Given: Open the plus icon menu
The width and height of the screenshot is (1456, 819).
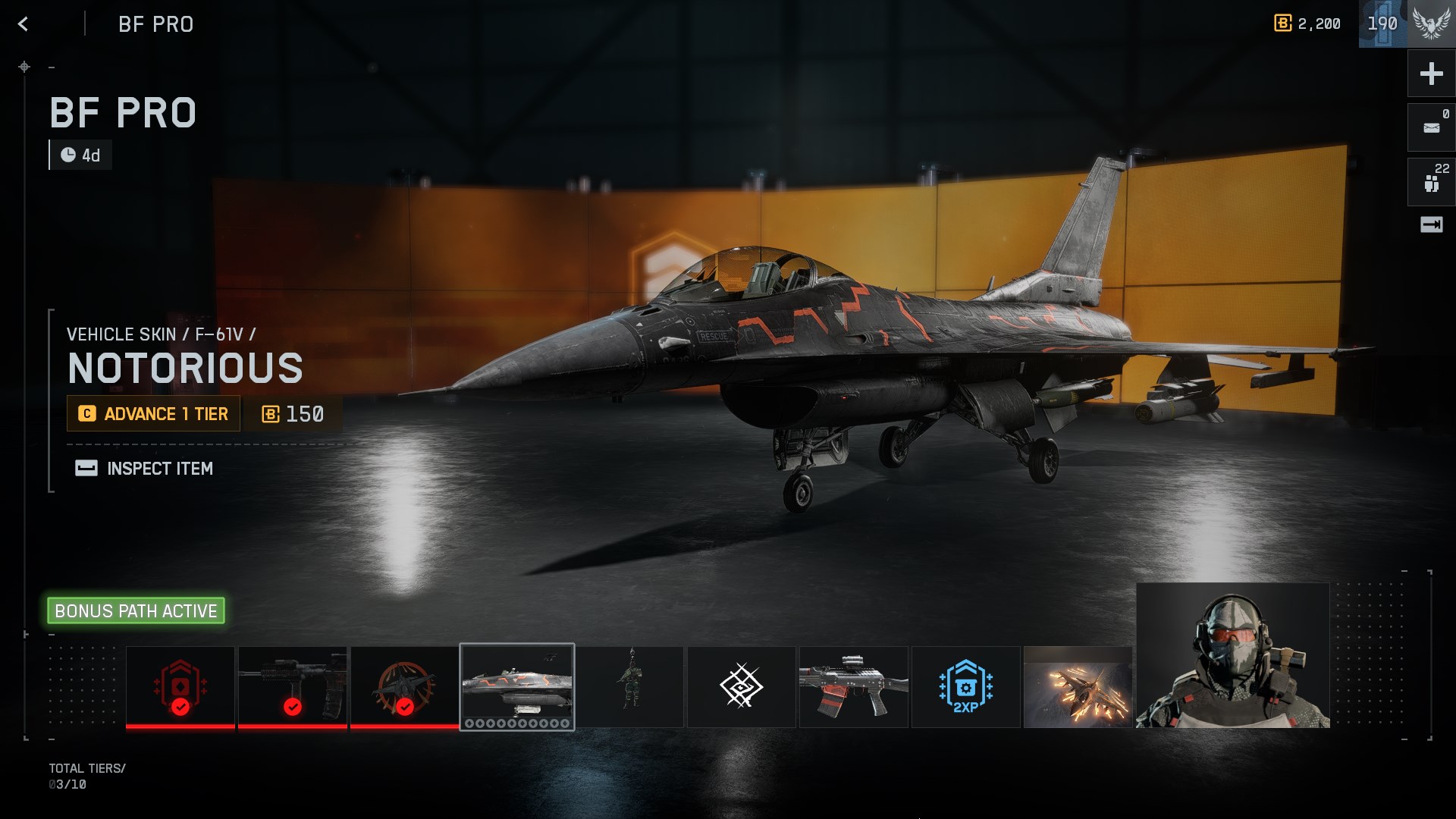Looking at the screenshot, I should tap(1431, 74).
